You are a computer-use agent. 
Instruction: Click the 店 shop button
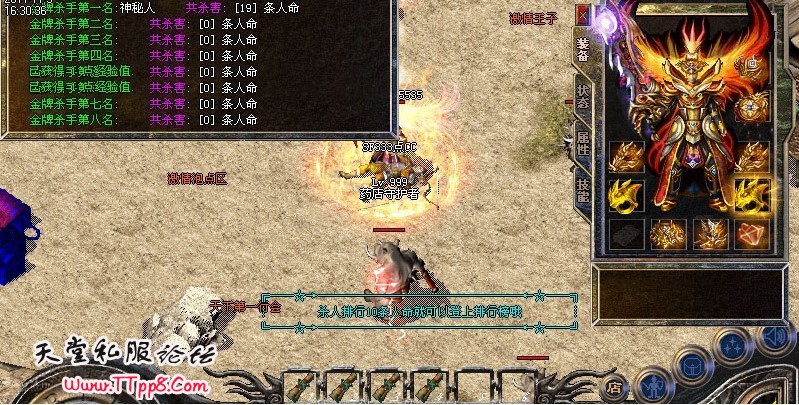tap(616, 385)
